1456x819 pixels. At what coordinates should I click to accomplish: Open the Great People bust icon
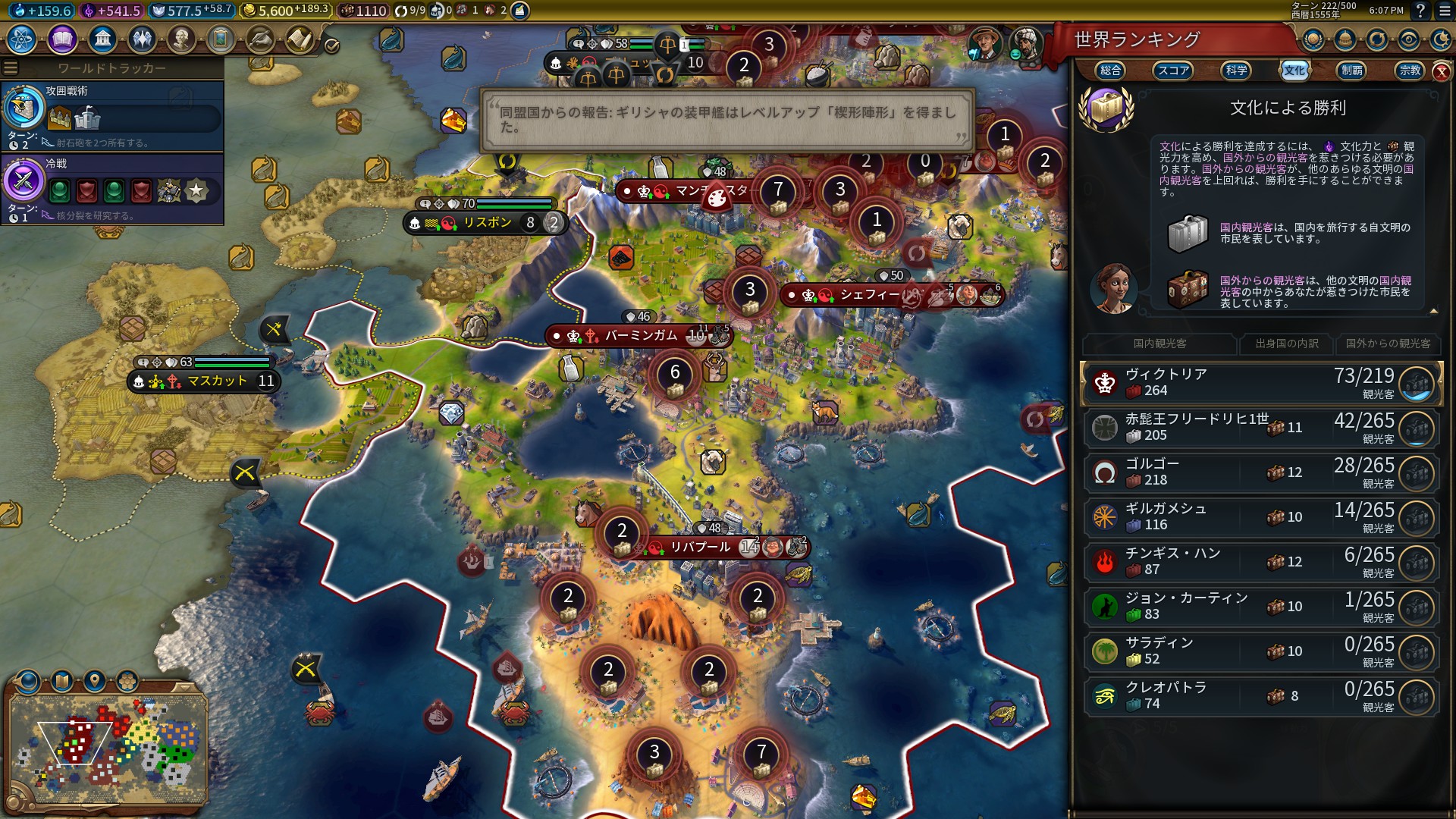[x=181, y=39]
